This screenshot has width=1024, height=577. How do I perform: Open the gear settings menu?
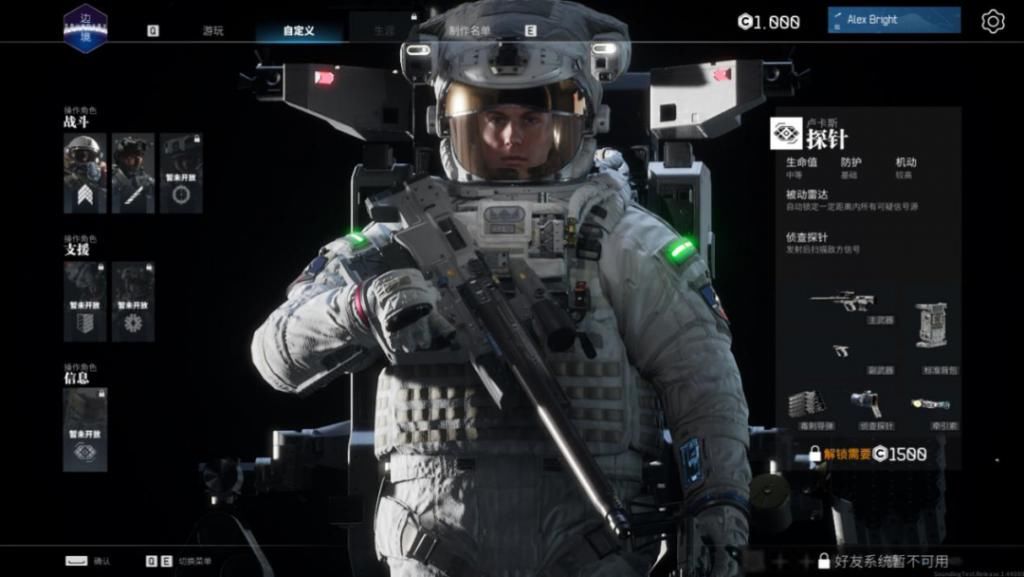click(992, 21)
